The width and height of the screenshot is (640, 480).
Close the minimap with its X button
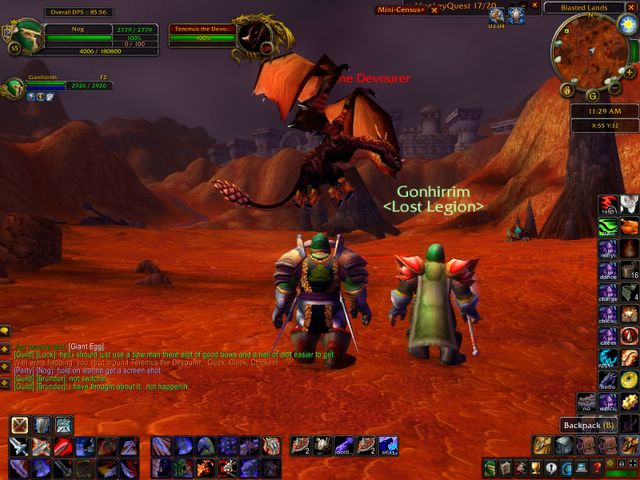pyautogui.click(x=633, y=7)
